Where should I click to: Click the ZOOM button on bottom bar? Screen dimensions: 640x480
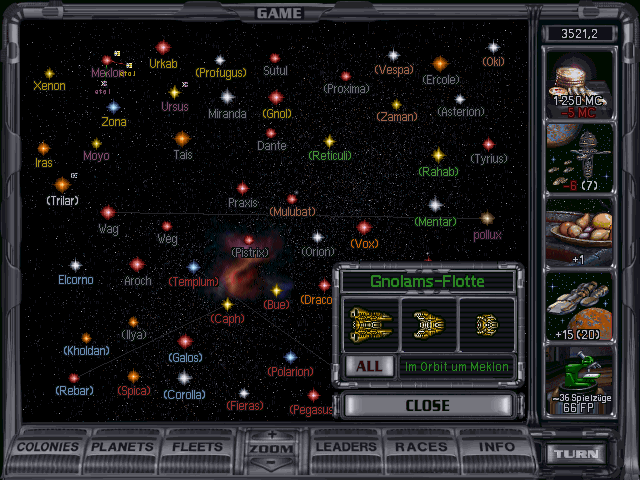click(x=271, y=450)
